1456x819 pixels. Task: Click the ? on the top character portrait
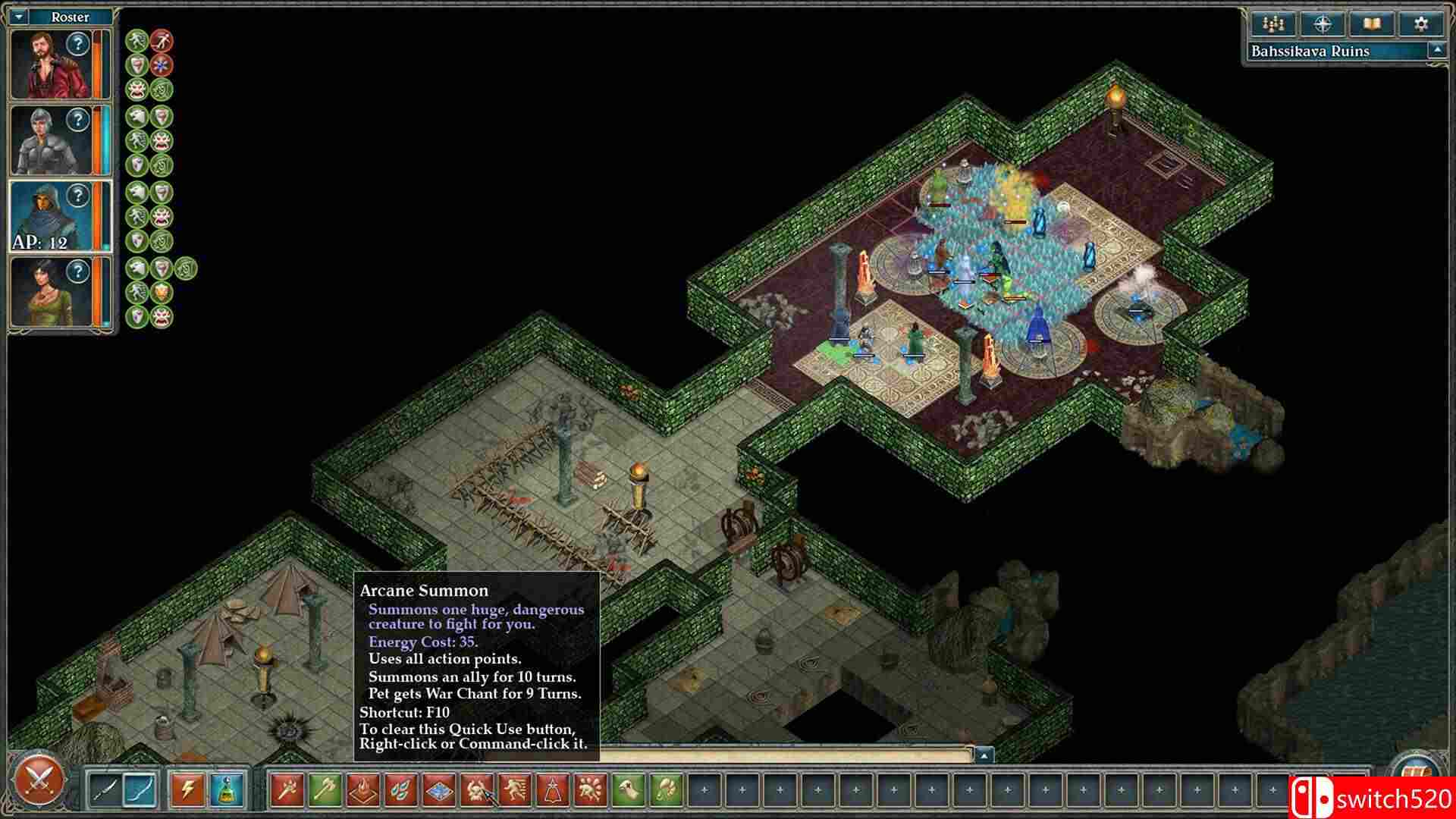79,44
